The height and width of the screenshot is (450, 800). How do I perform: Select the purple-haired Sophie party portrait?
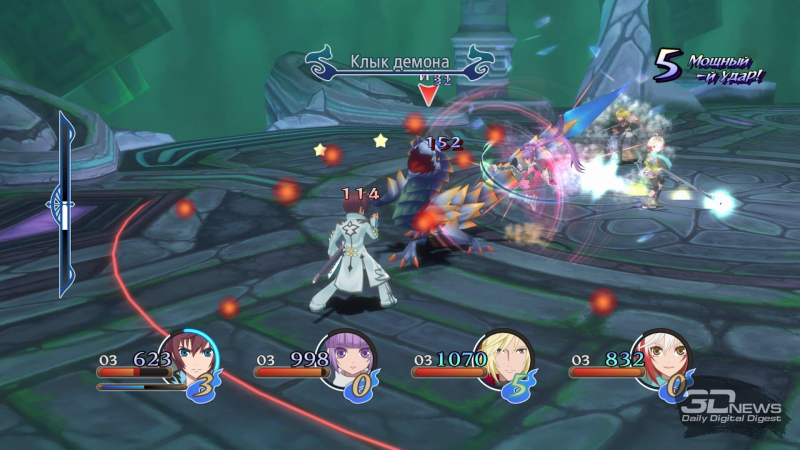pyautogui.click(x=343, y=357)
